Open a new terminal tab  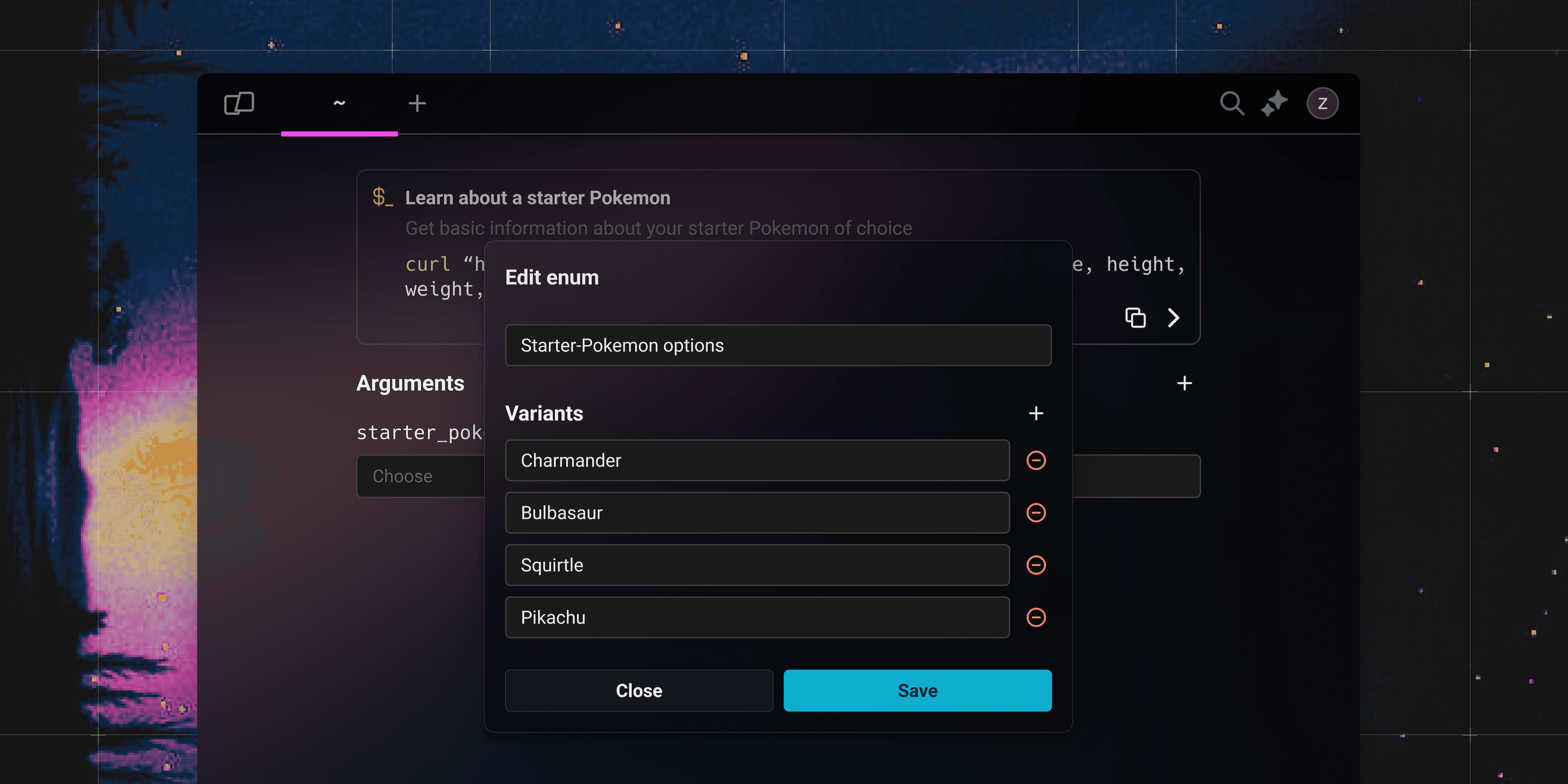[417, 104]
